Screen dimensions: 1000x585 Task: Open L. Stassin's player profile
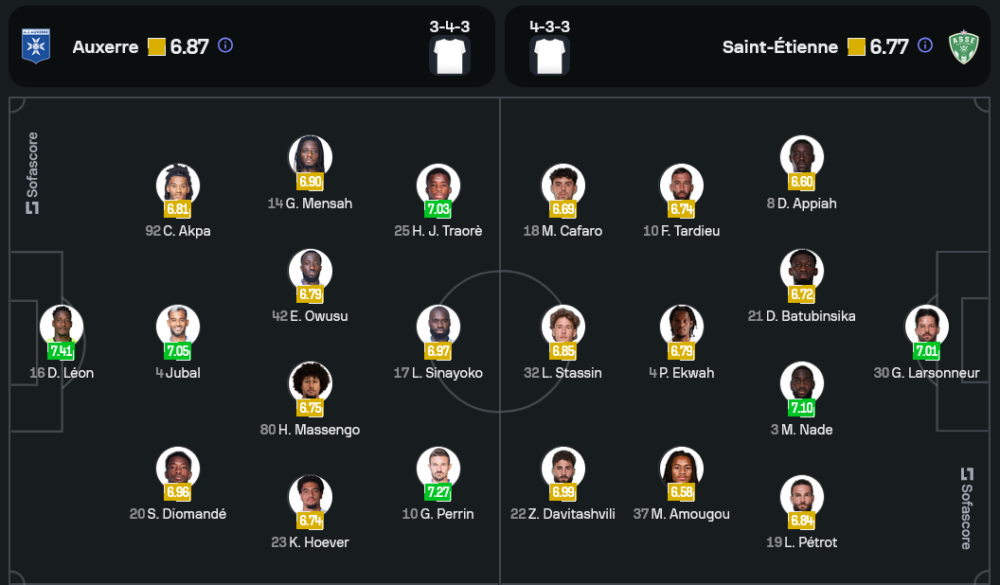[x=563, y=327]
